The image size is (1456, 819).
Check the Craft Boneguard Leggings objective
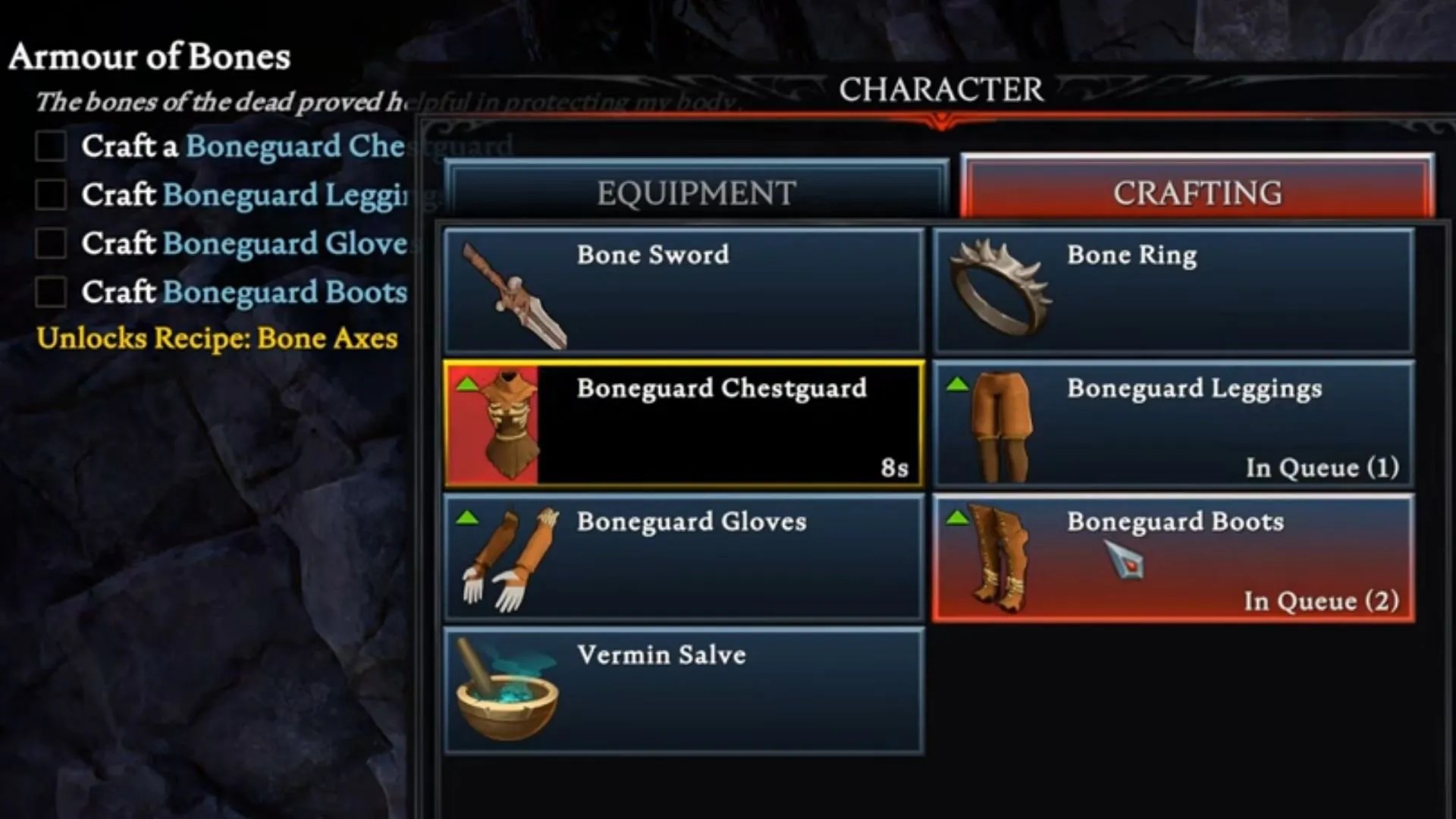[52, 195]
